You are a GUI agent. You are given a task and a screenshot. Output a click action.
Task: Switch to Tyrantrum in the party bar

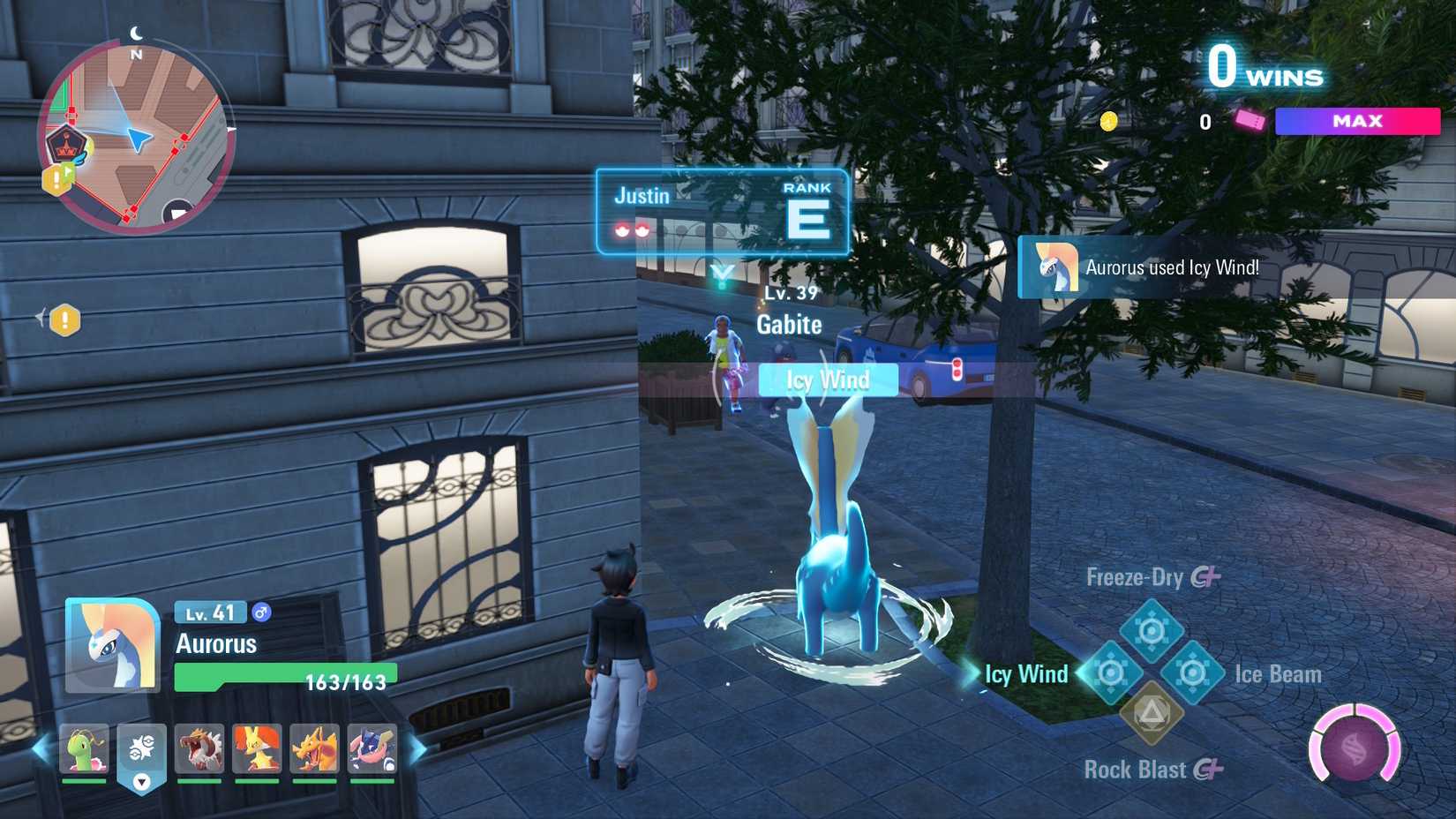199,749
